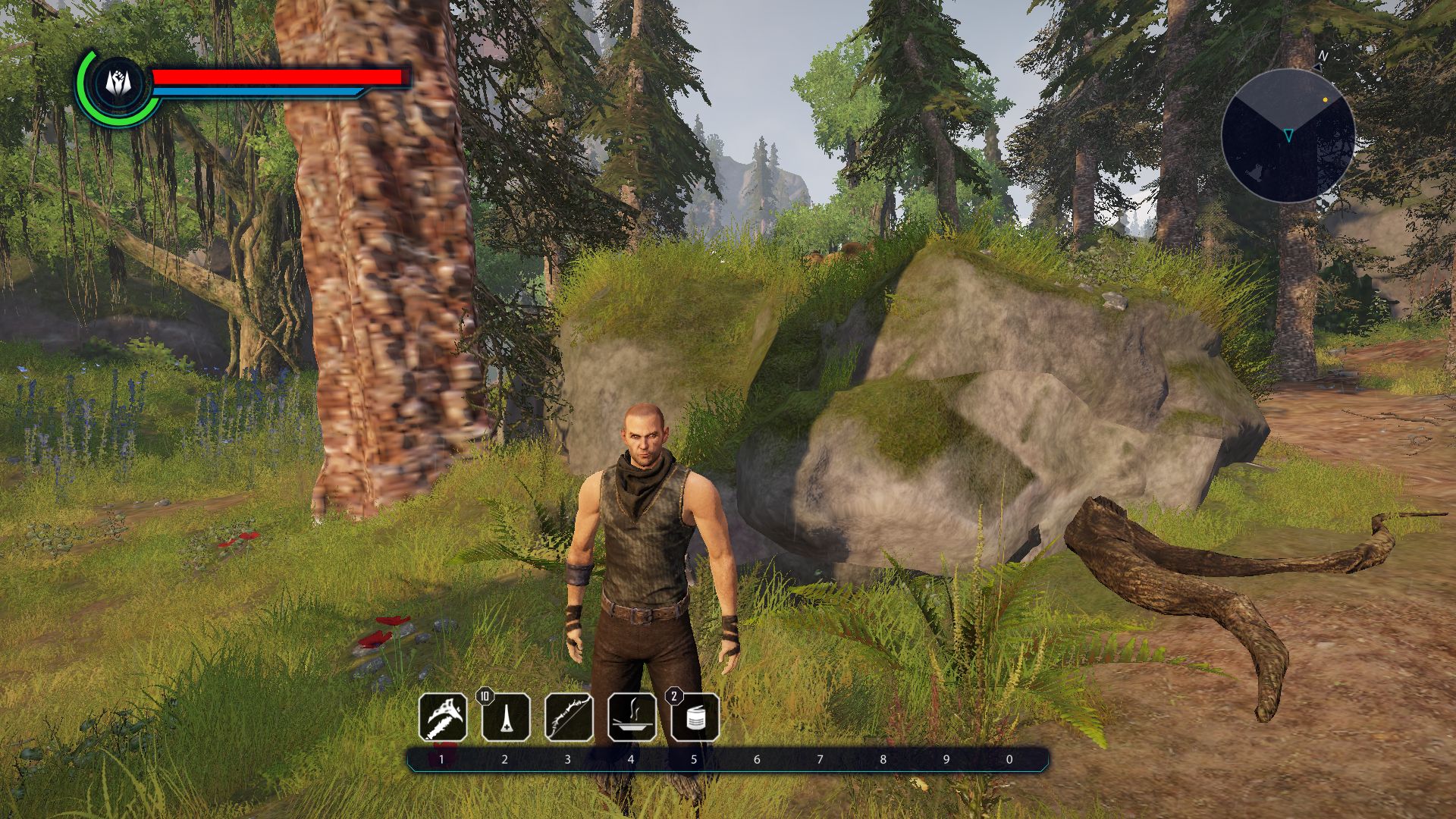Use the tin can item slot
This screenshot has width=1456, height=819.
point(695,717)
